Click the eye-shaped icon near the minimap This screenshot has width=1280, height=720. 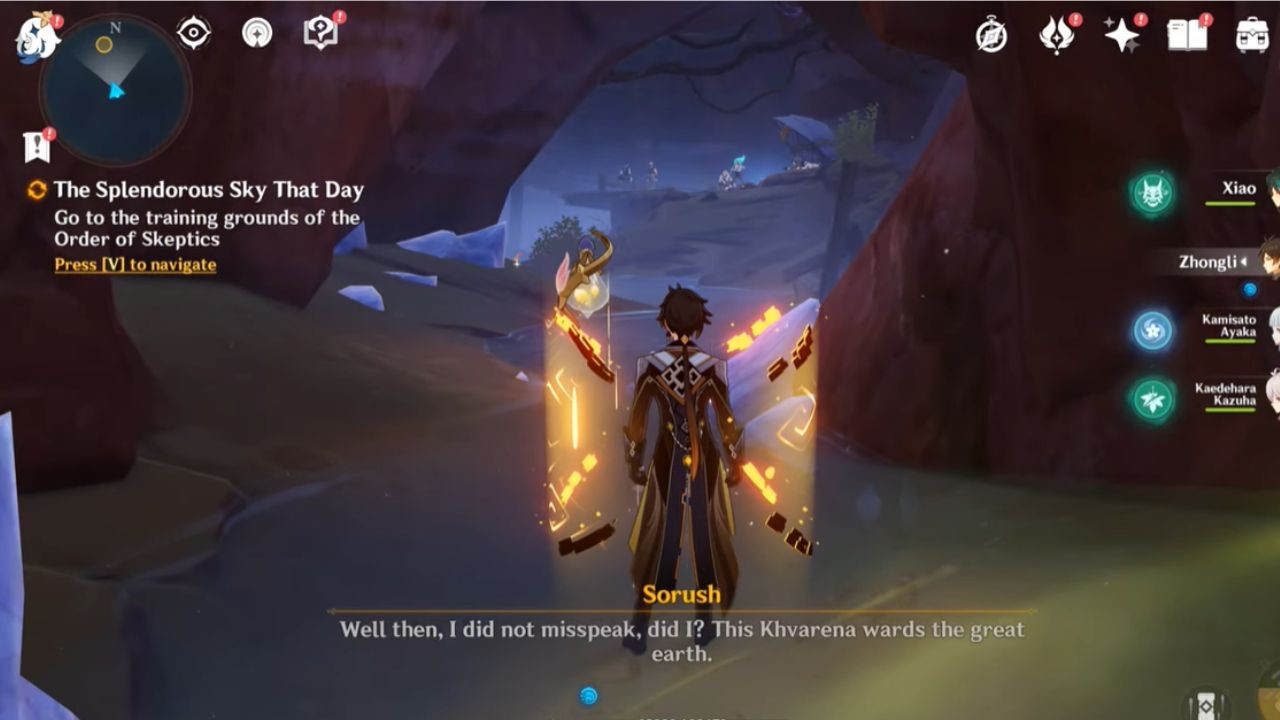[x=193, y=33]
